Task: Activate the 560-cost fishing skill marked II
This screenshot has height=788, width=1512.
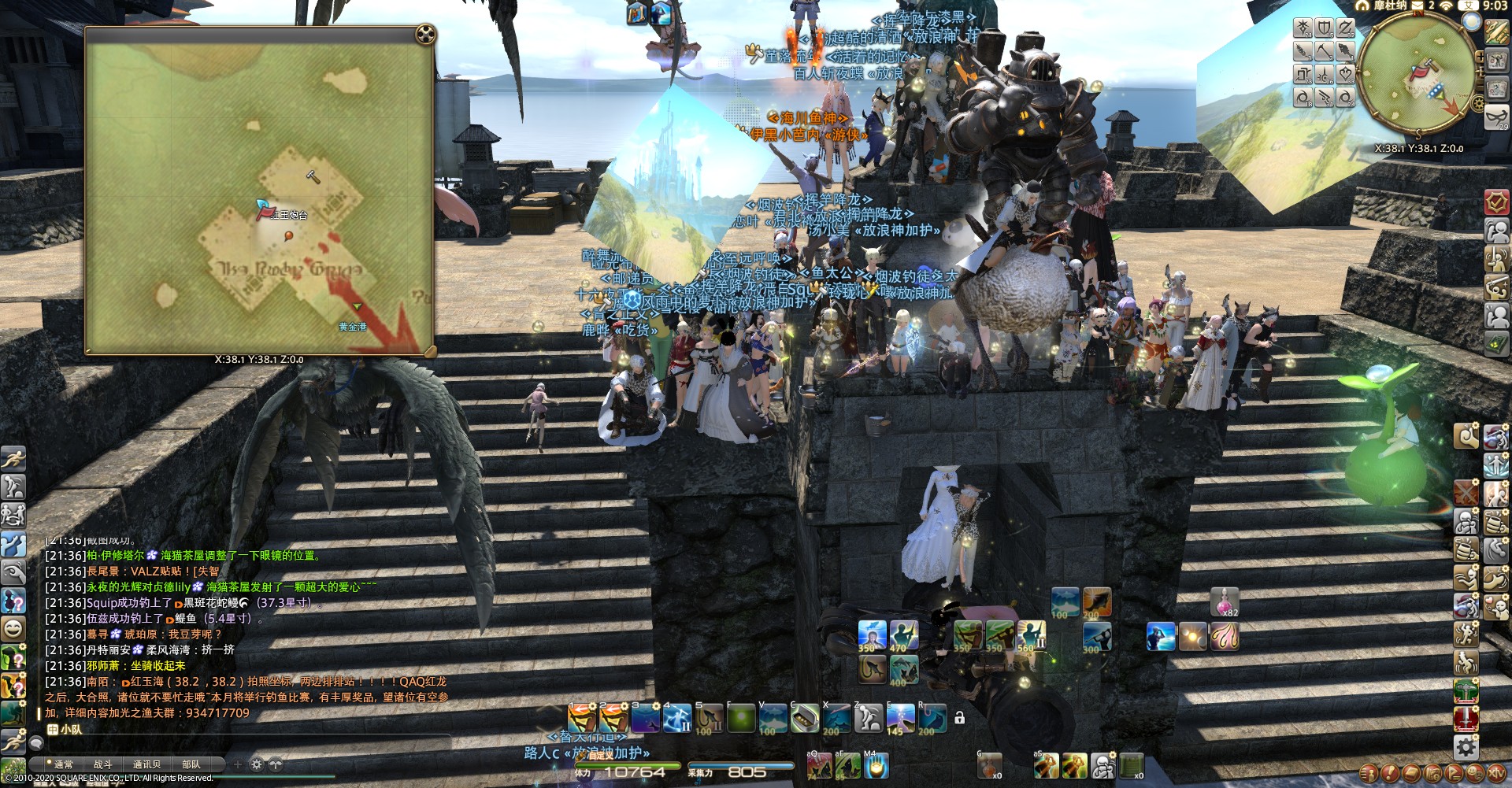Action: (x=1031, y=636)
